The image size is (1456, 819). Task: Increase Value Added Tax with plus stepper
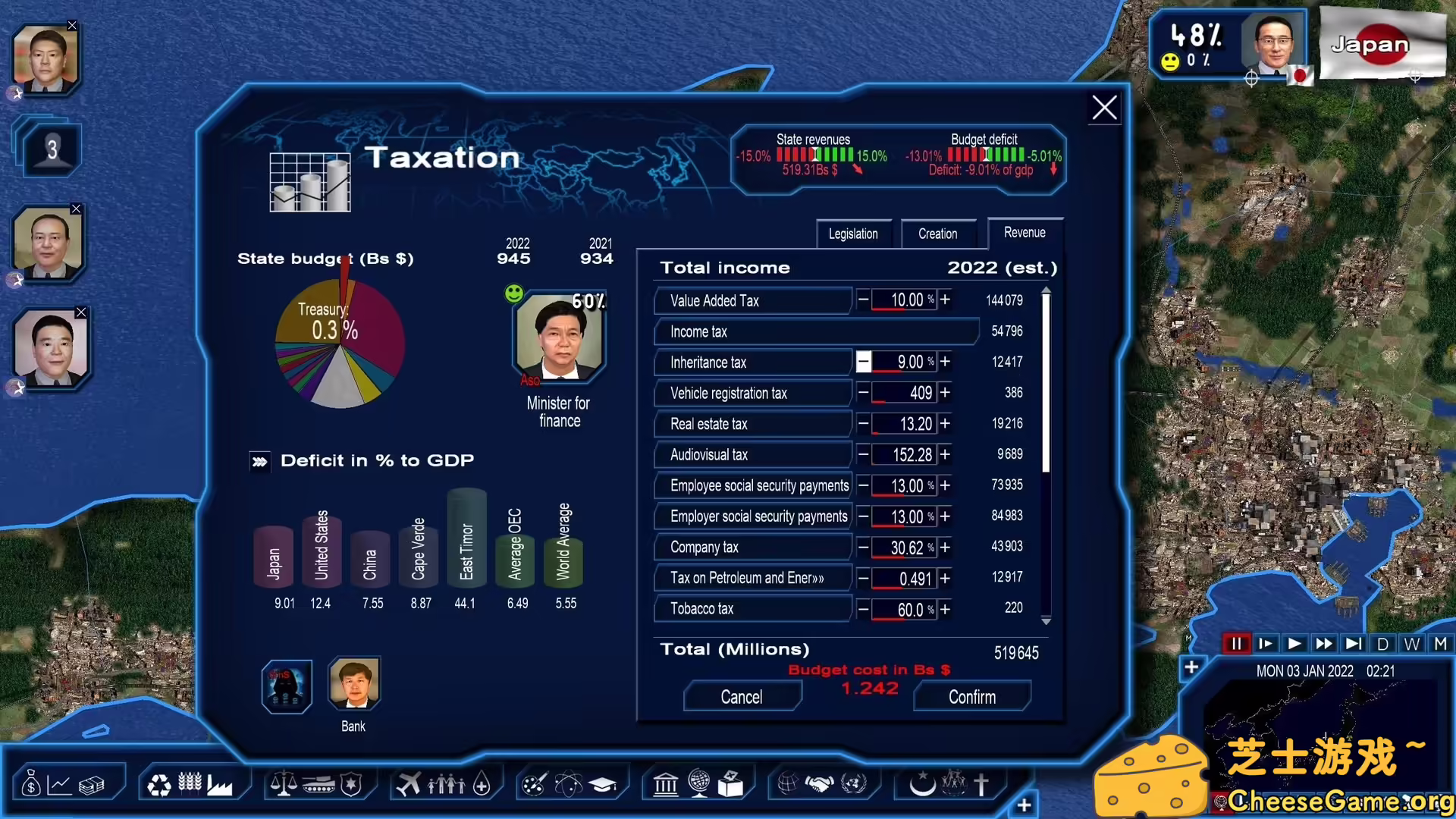(945, 300)
